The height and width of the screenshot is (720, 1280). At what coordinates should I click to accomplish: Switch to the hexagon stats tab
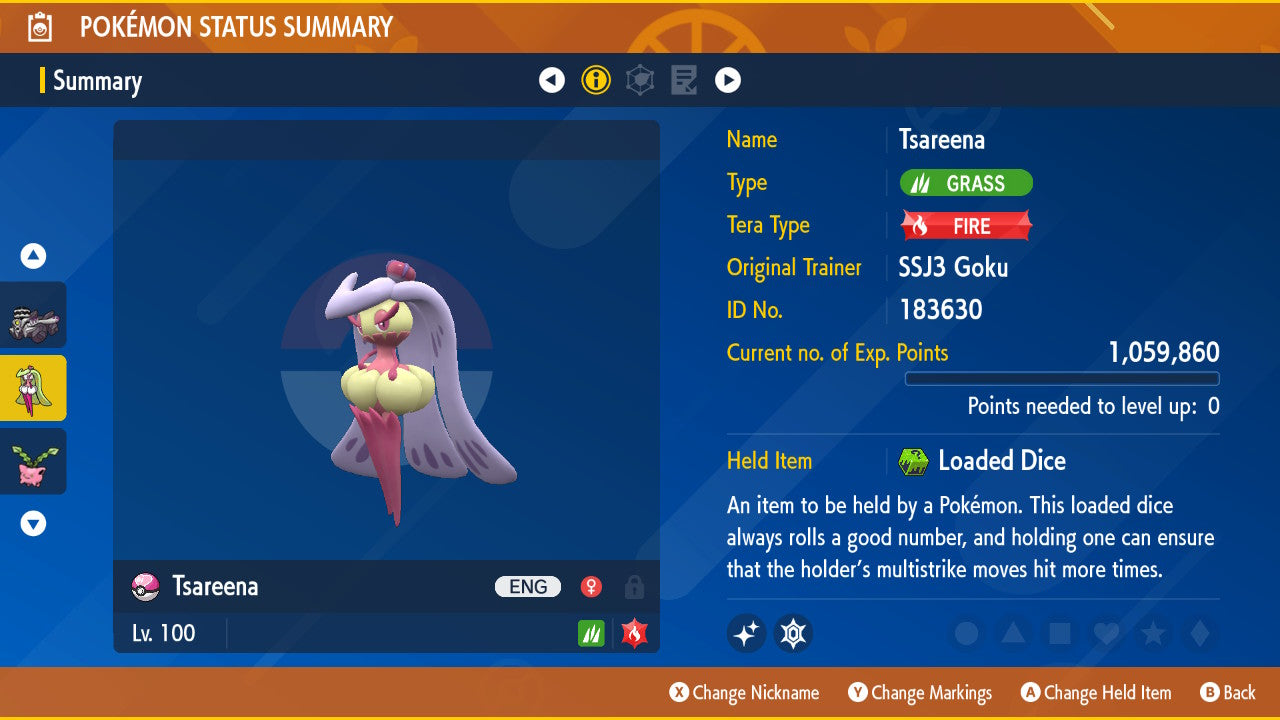[x=640, y=80]
